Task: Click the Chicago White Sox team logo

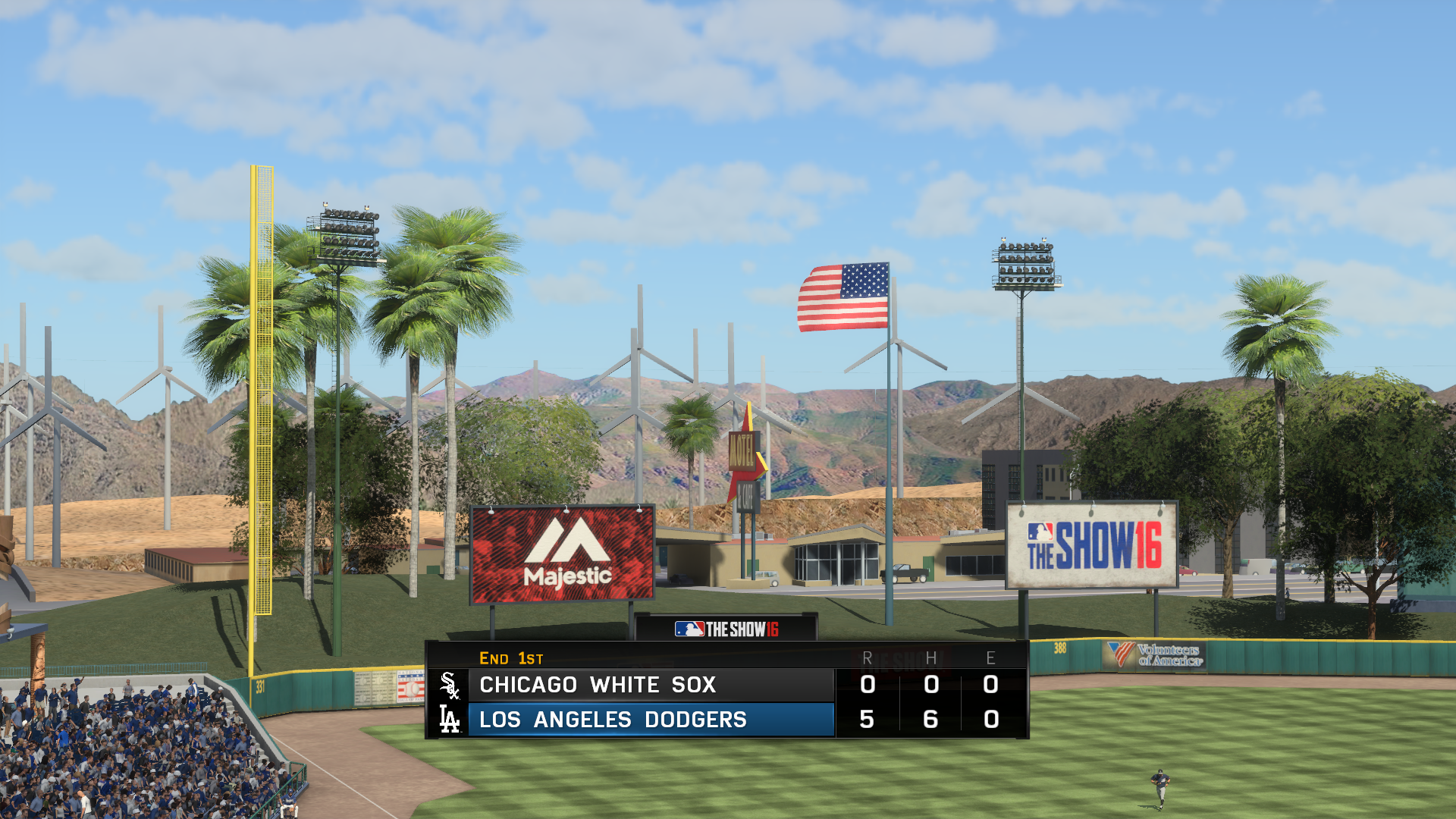Action: click(x=450, y=685)
